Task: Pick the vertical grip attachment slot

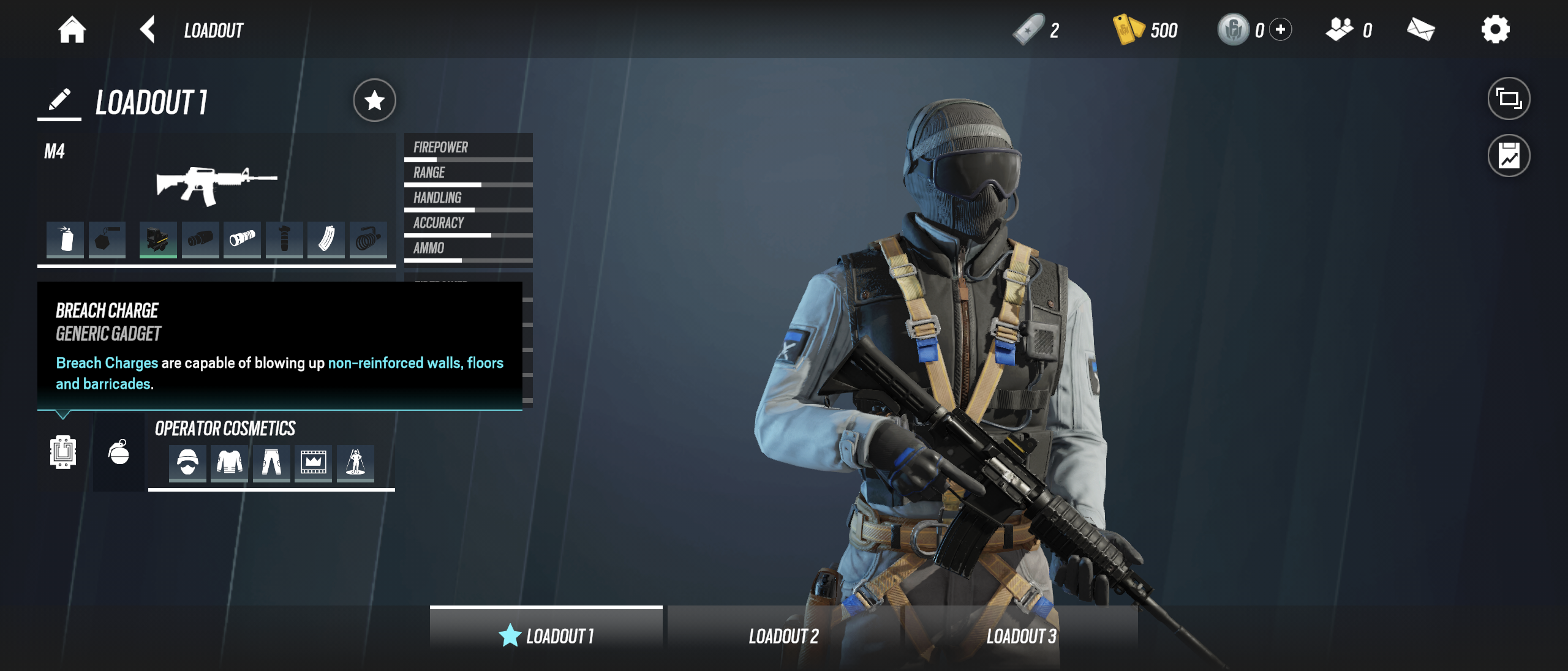Action: click(x=284, y=239)
